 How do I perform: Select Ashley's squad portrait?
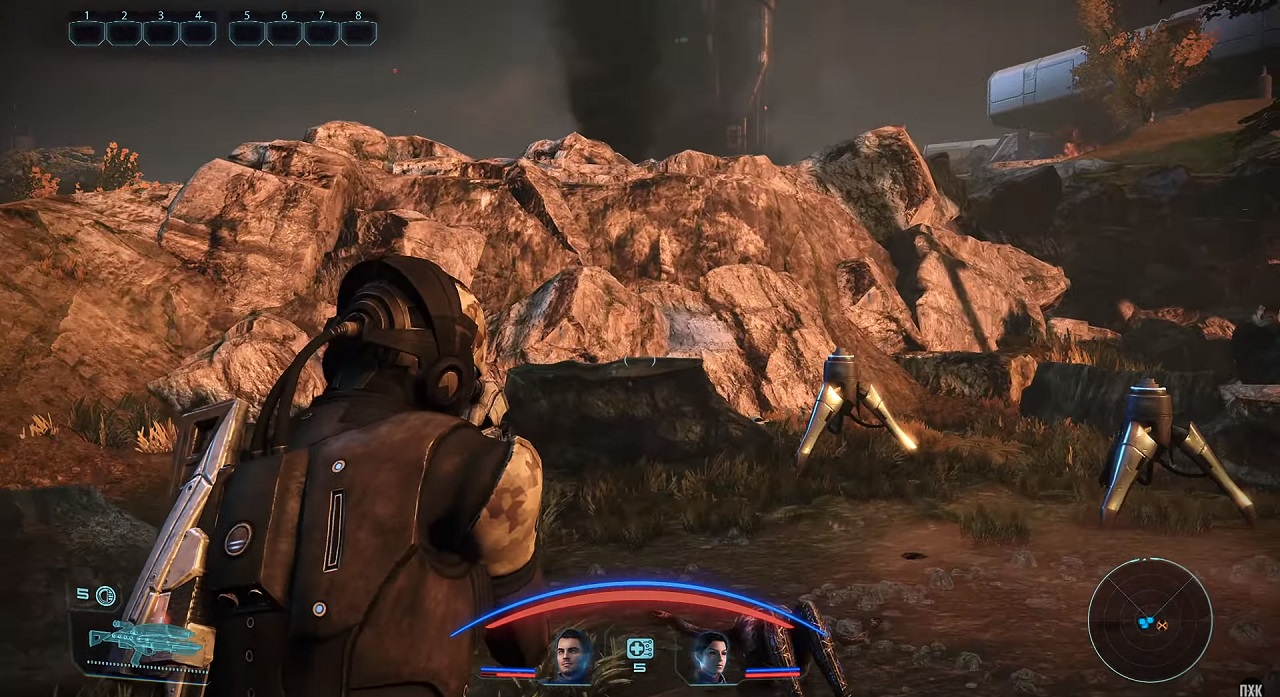[x=711, y=655]
